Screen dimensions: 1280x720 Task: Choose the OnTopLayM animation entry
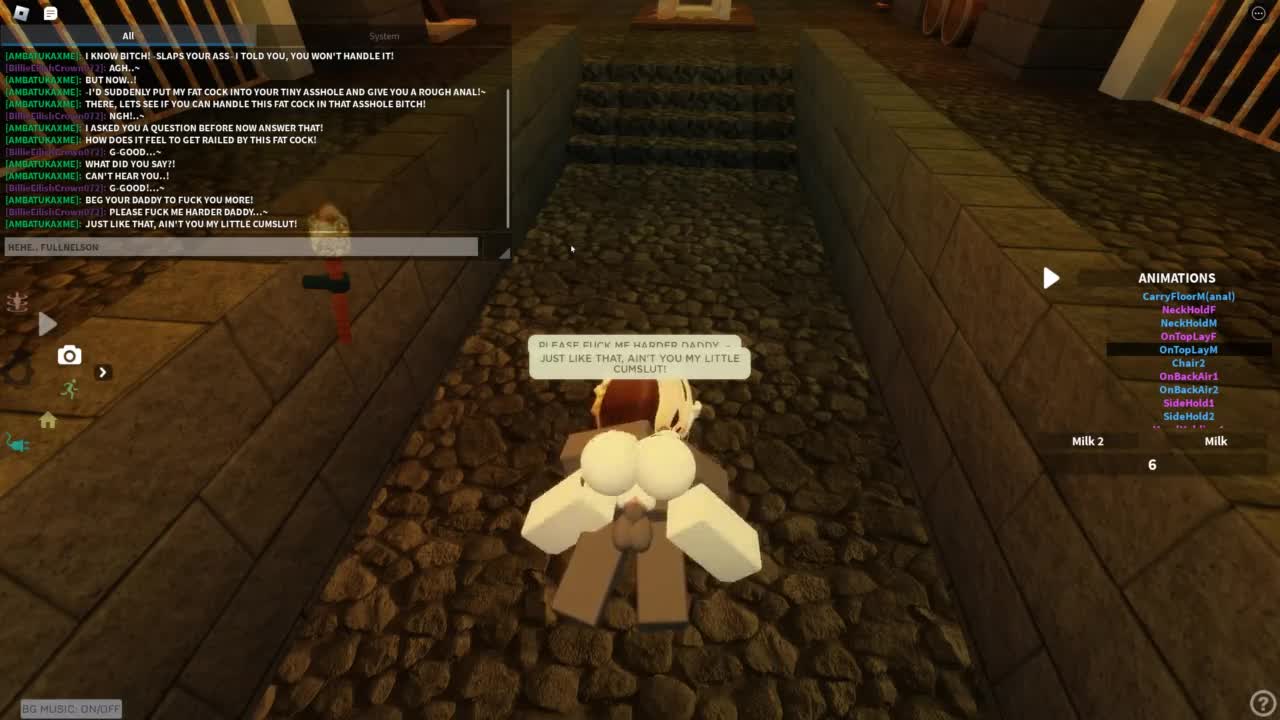[x=1188, y=350]
